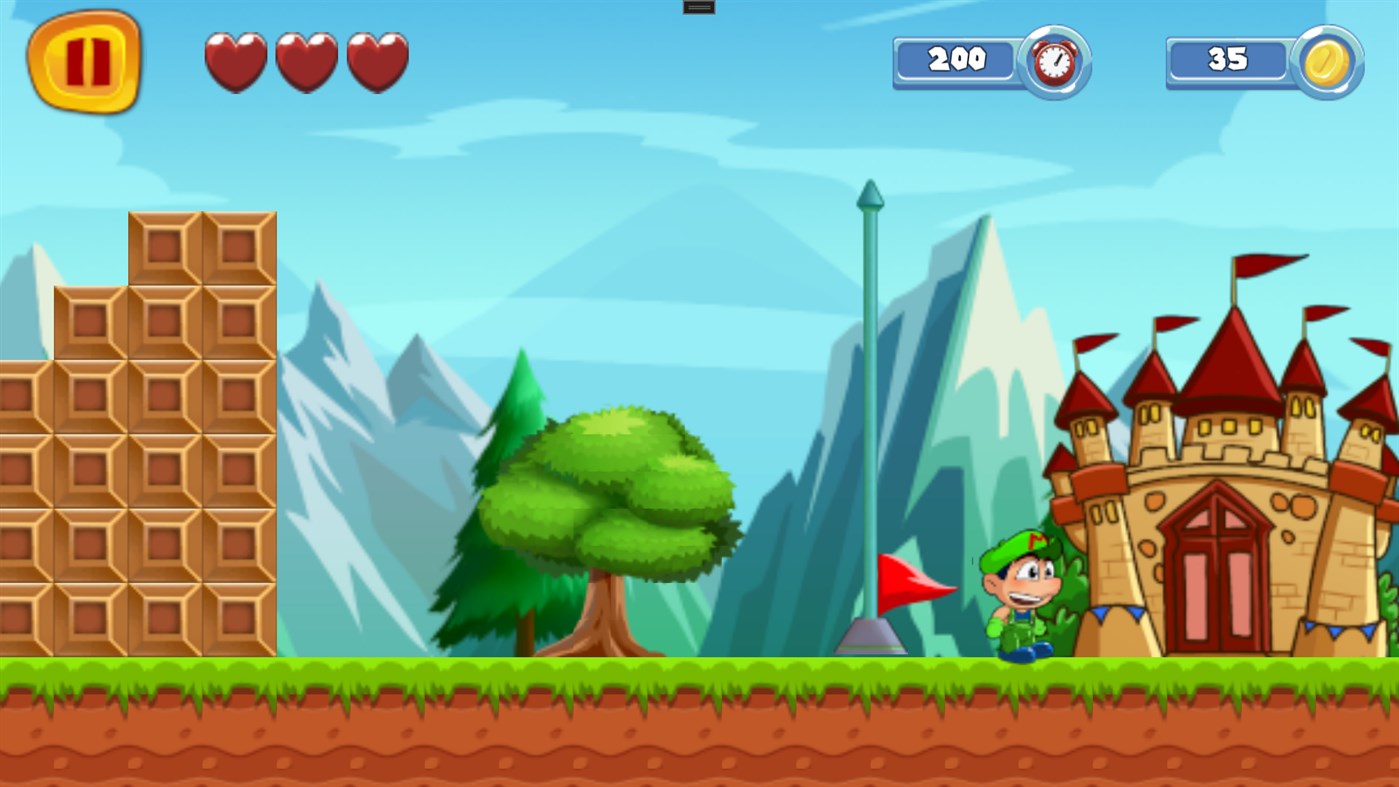
Task: Click the coin count display reading 35
Action: (1229, 60)
